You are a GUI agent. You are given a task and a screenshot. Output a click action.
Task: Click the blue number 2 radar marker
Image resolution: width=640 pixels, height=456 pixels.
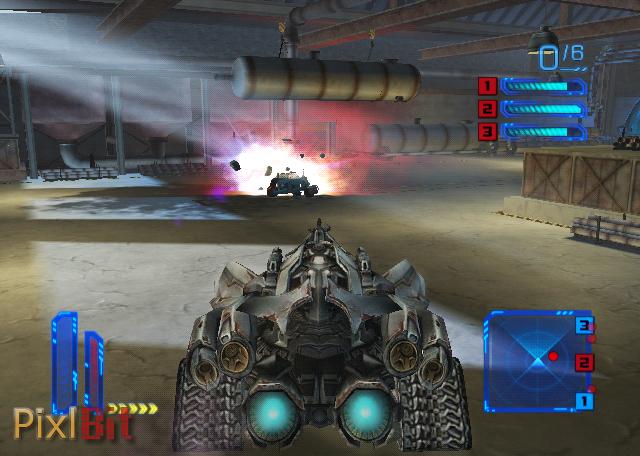585,362
